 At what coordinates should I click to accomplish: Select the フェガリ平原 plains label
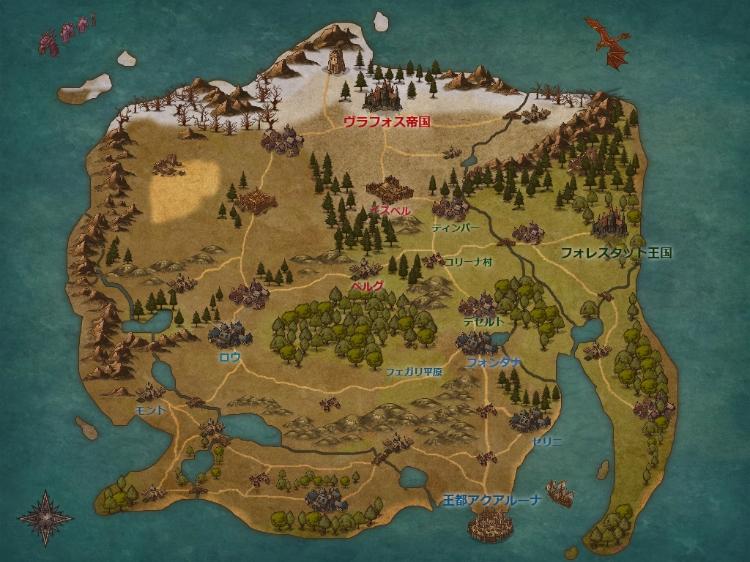413,370
